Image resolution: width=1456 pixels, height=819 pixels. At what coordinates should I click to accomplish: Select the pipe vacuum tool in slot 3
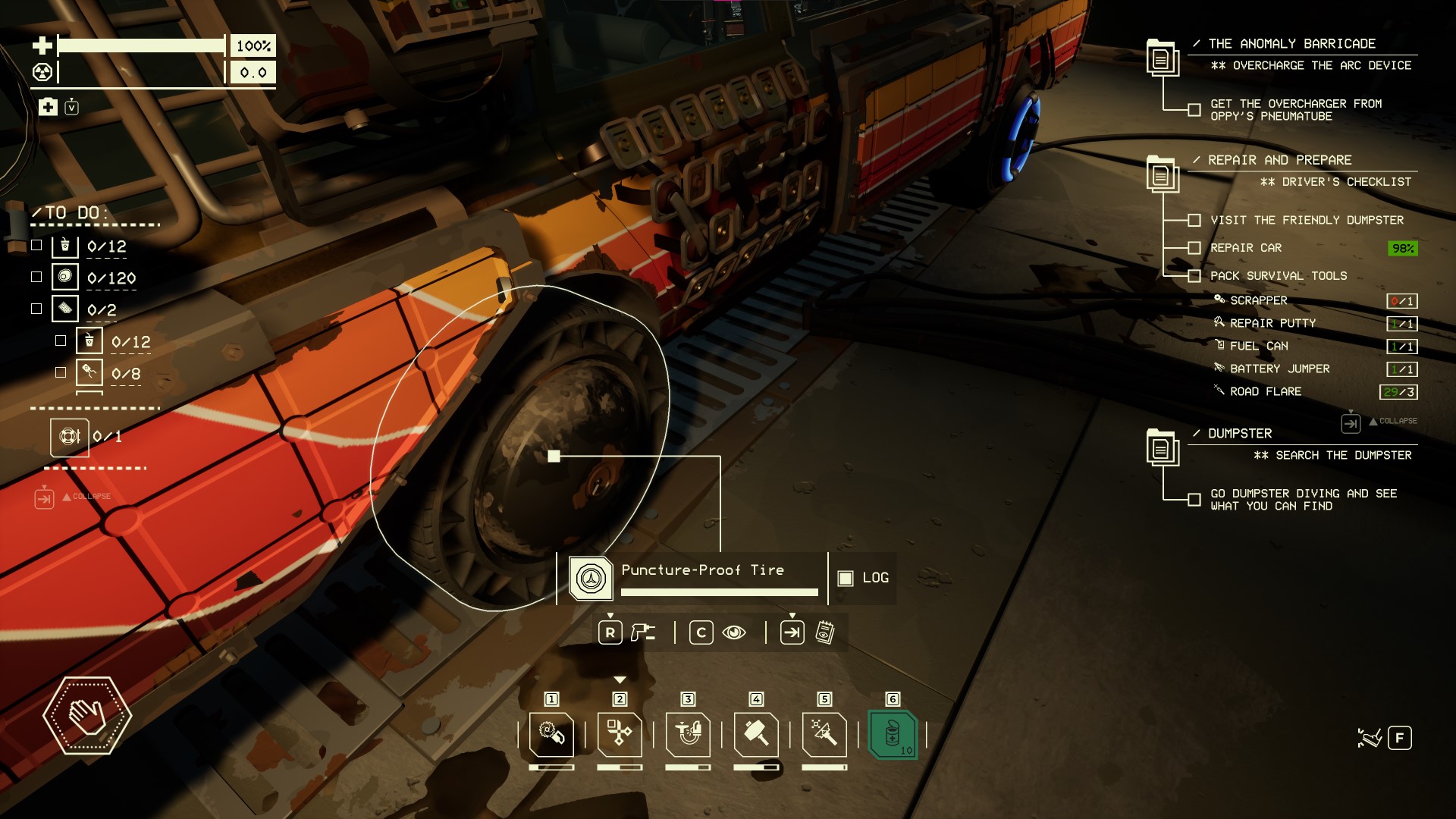click(x=688, y=734)
